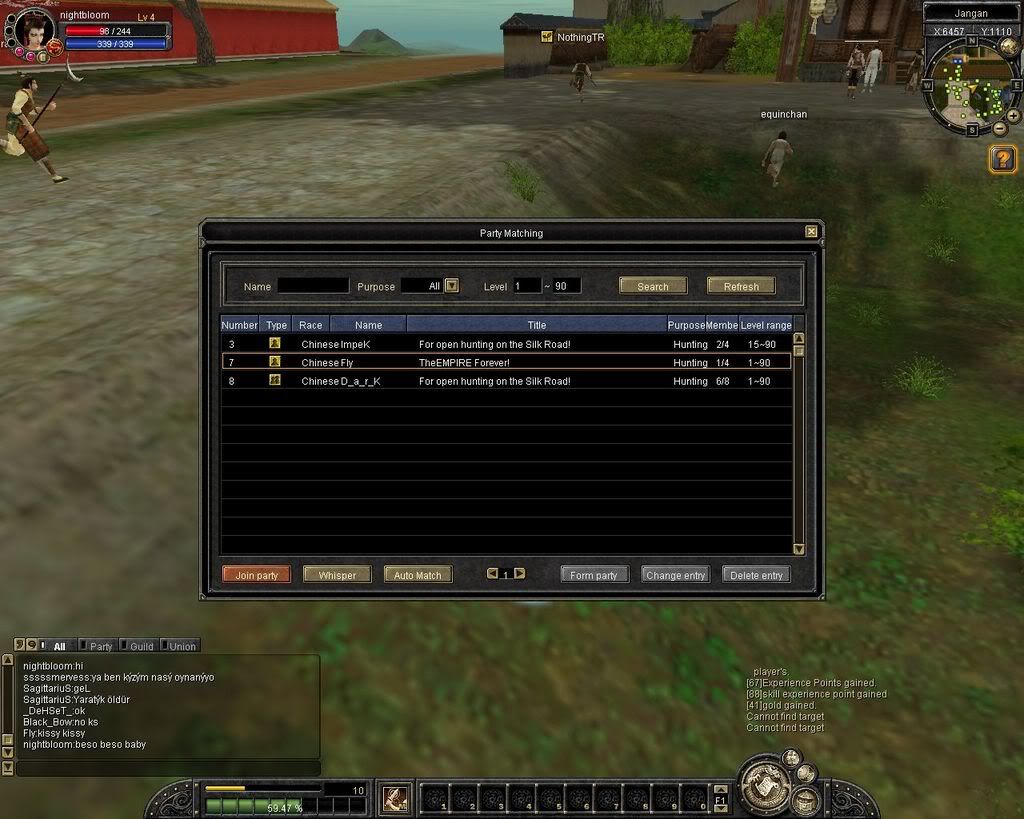This screenshot has width=1024, height=819.
Task: Open the Purpose dropdown
Action: click(451, 285)
